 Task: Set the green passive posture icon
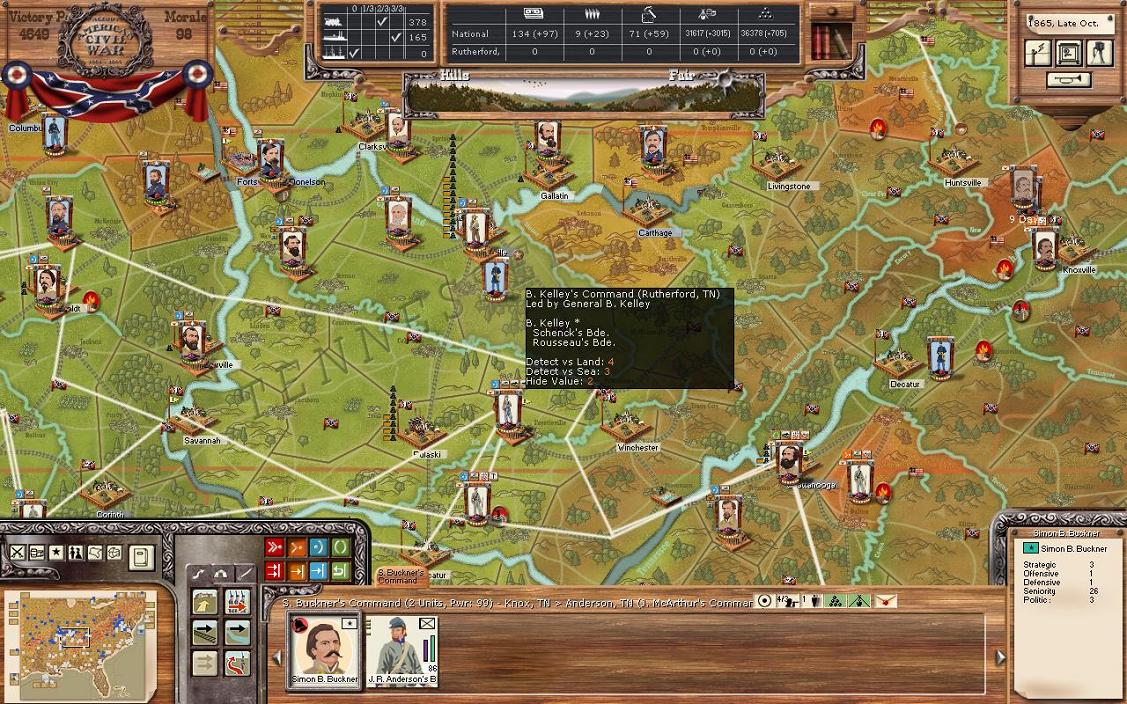tap(340, 548)
